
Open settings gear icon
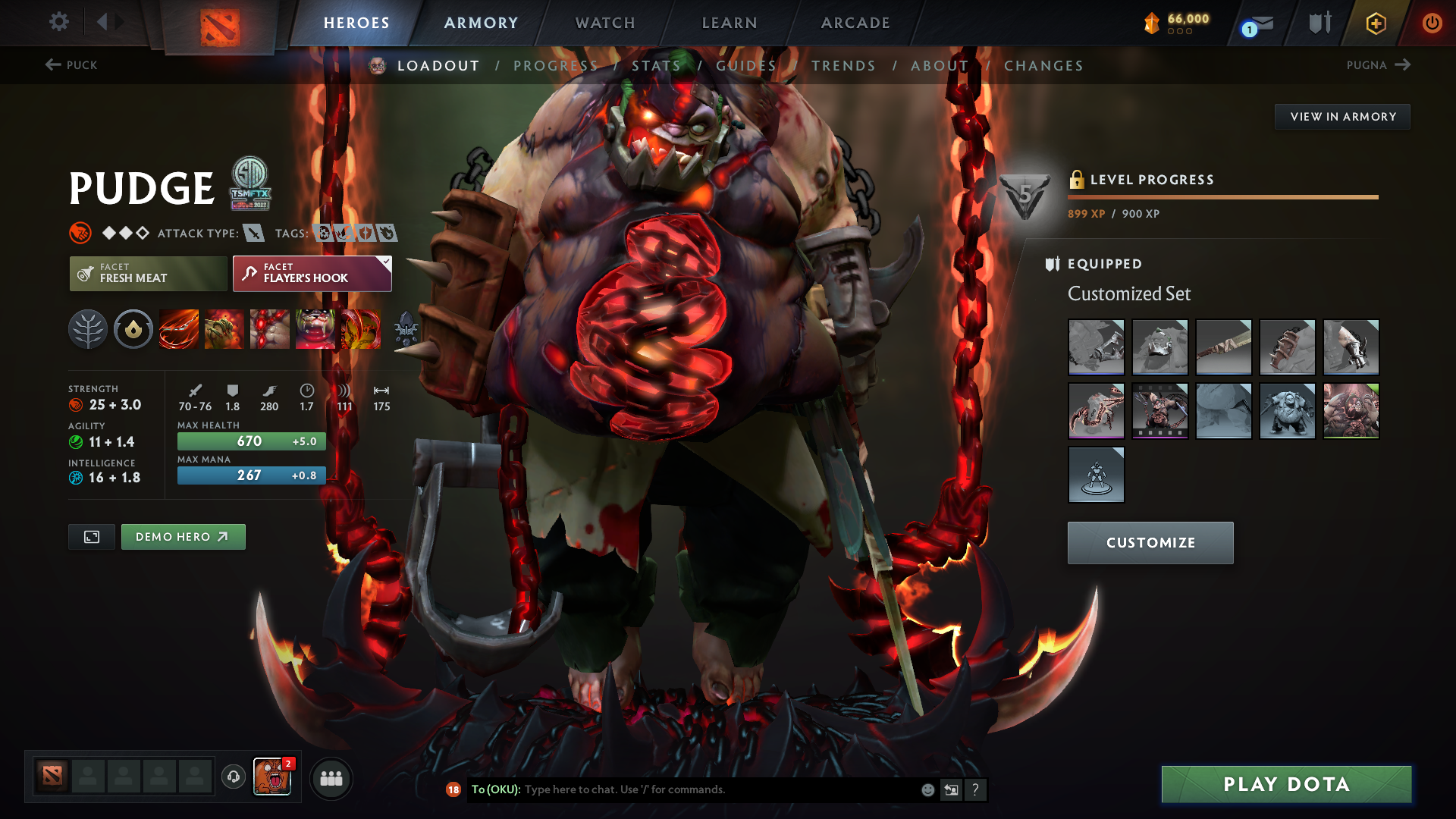(59, 22)
